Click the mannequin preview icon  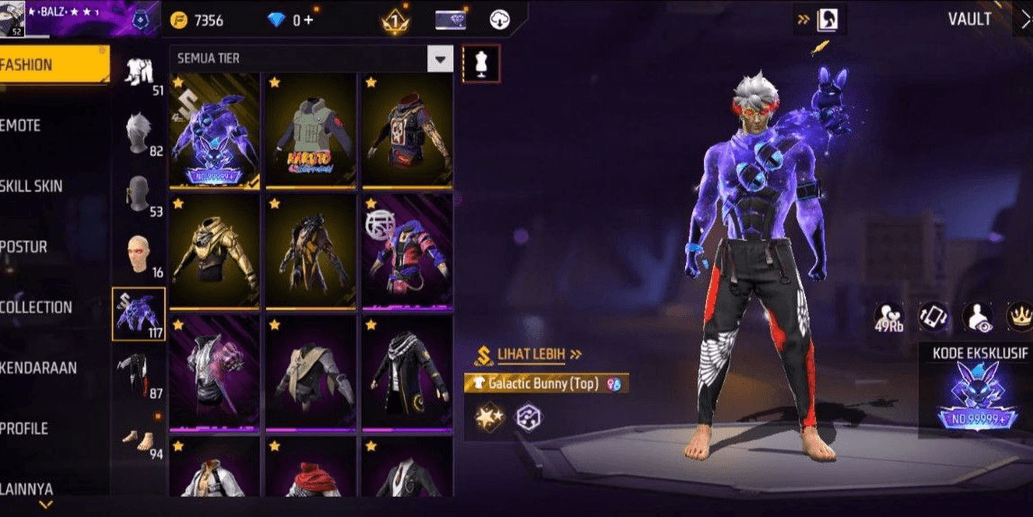tap(480, 64)
